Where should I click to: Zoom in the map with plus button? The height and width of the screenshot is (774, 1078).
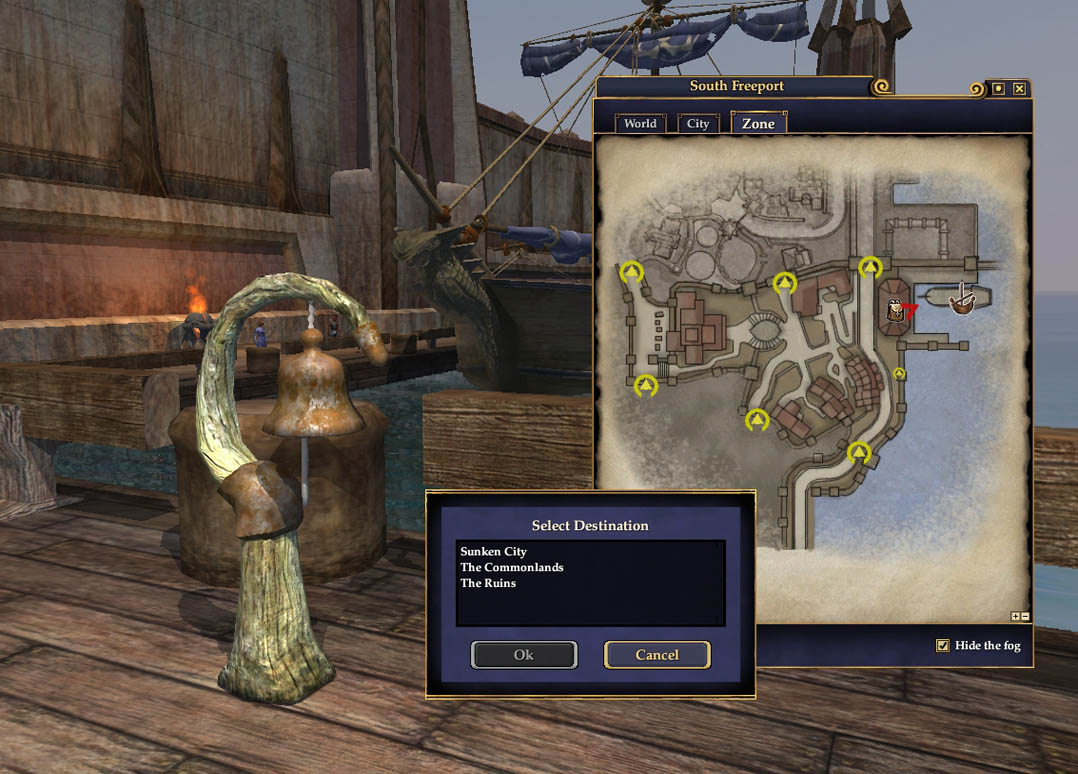pyautogui.click(x=1016, y=617)
